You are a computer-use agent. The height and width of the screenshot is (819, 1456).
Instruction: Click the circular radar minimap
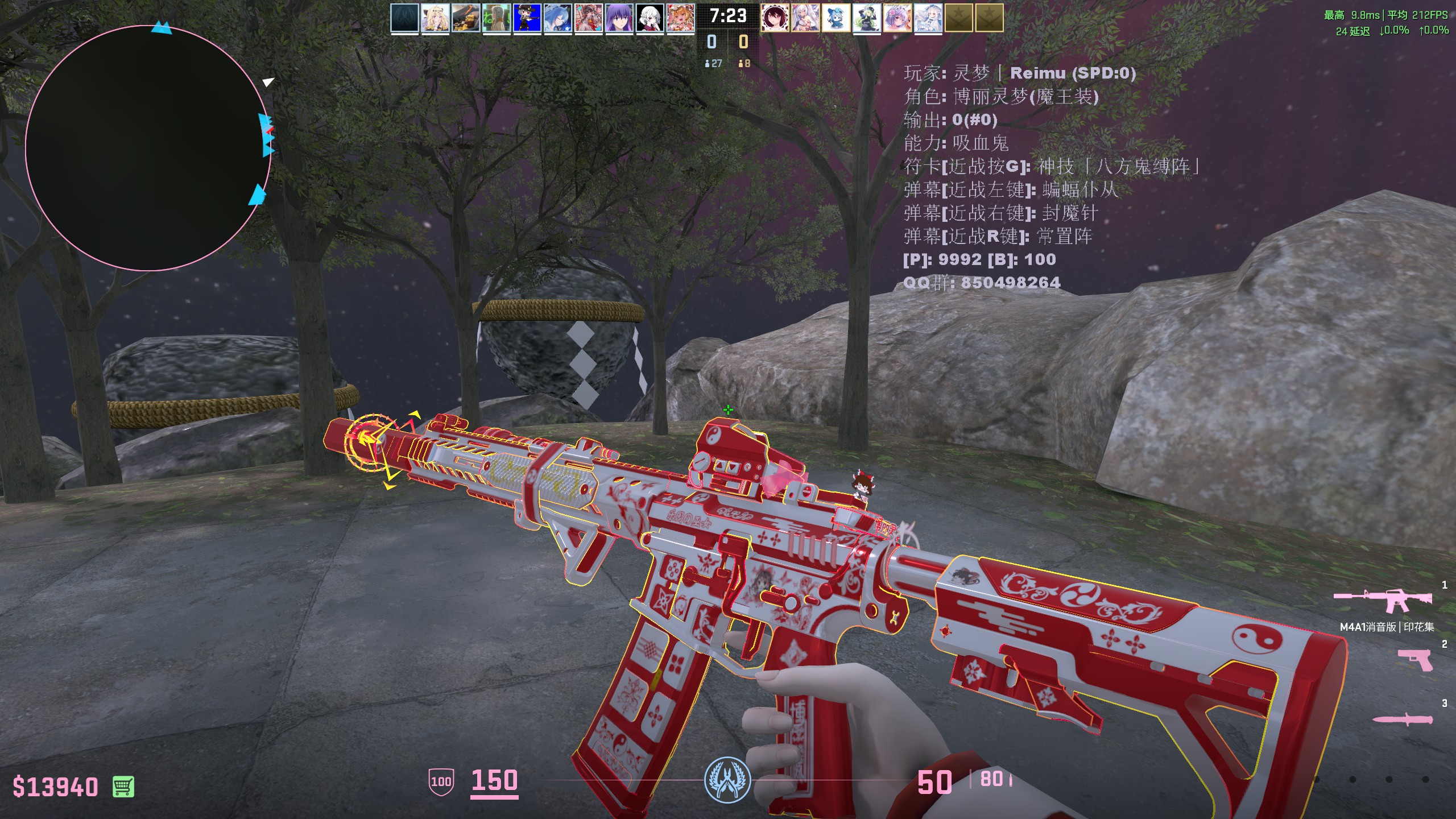click(x=148, y=148)
